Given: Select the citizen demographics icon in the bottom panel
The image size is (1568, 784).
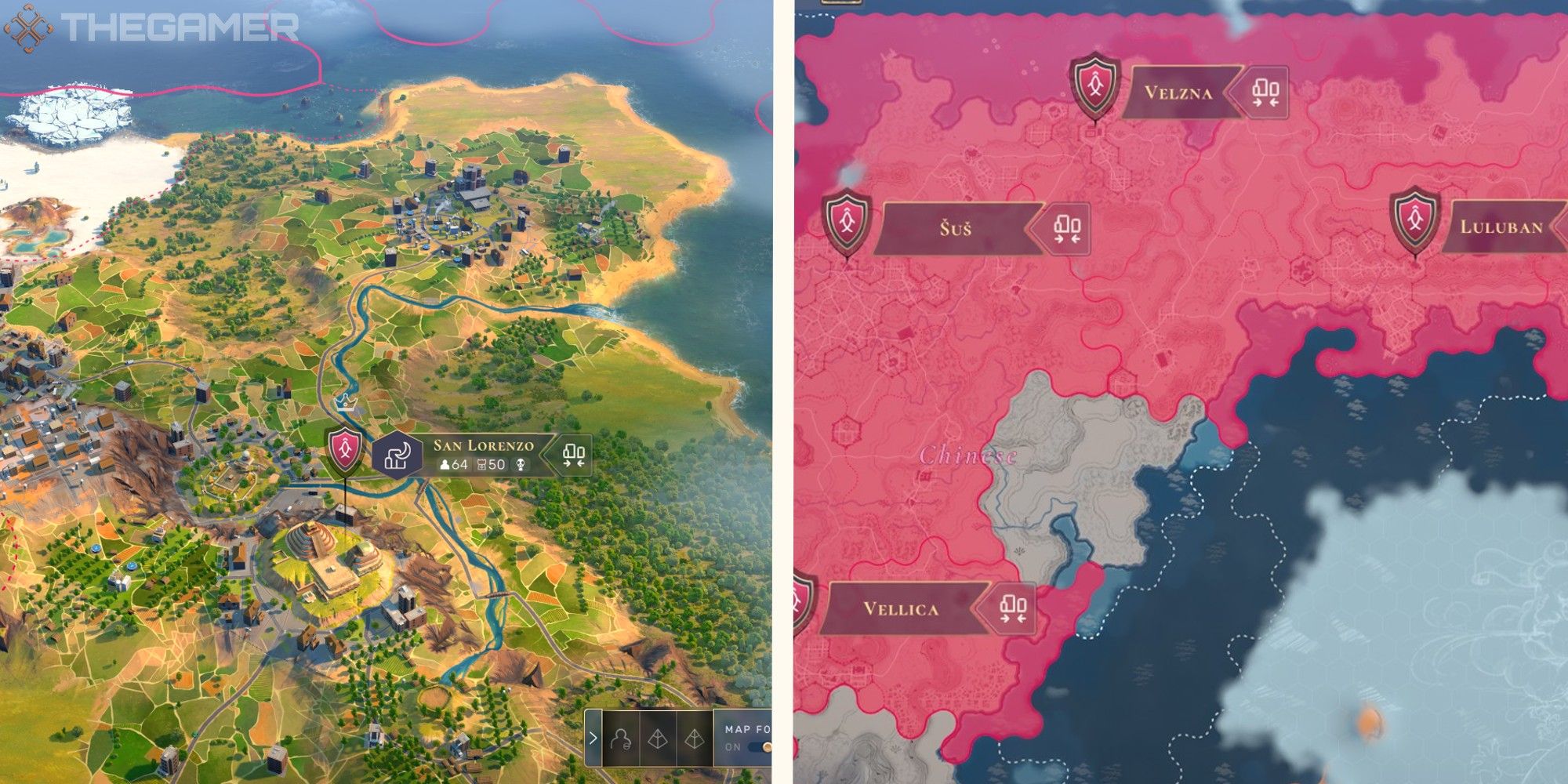Looking at the screenshot, I should click(x=621, y=740).
